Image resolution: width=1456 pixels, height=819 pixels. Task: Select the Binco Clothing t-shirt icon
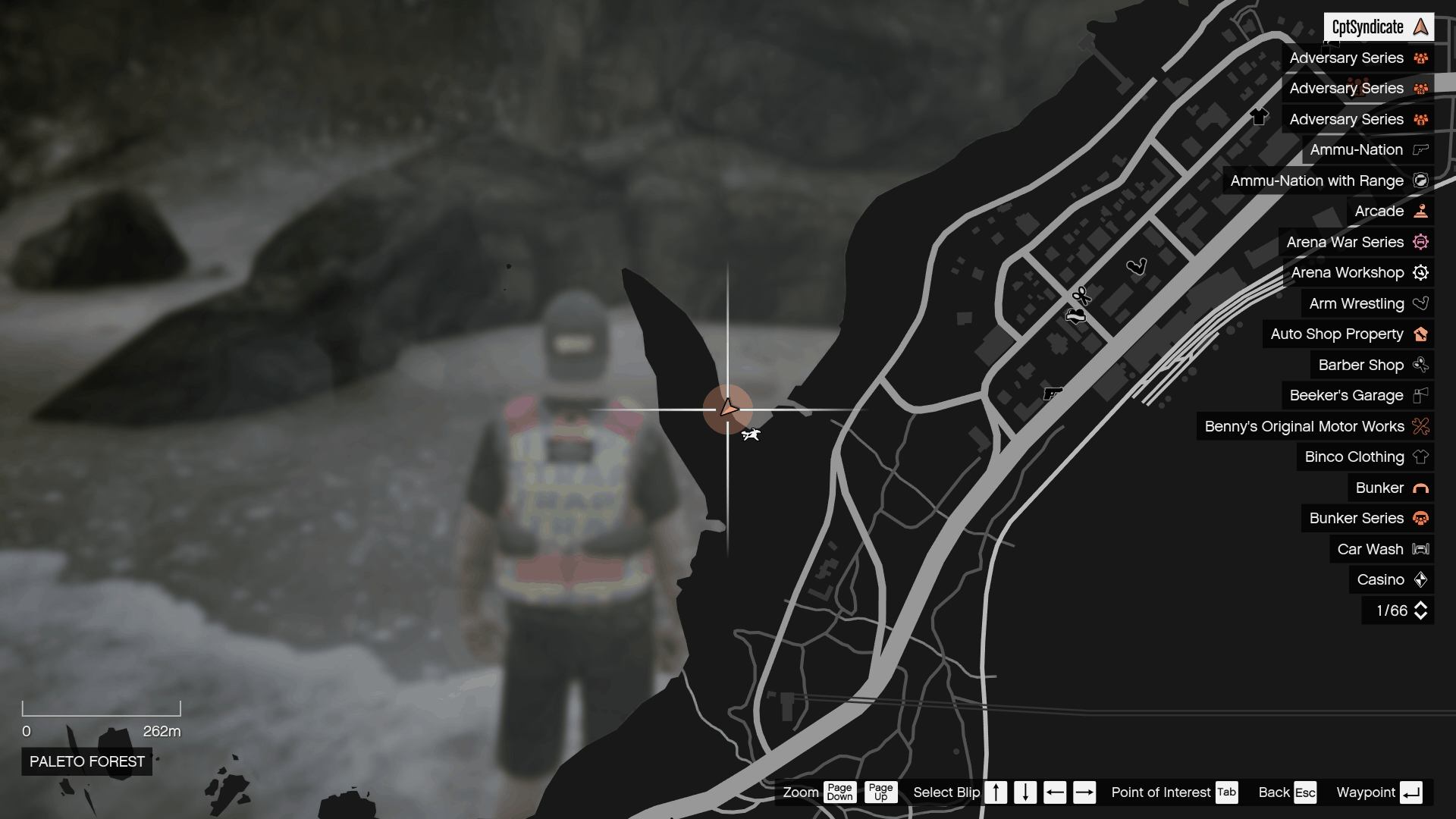[1422, 457]
